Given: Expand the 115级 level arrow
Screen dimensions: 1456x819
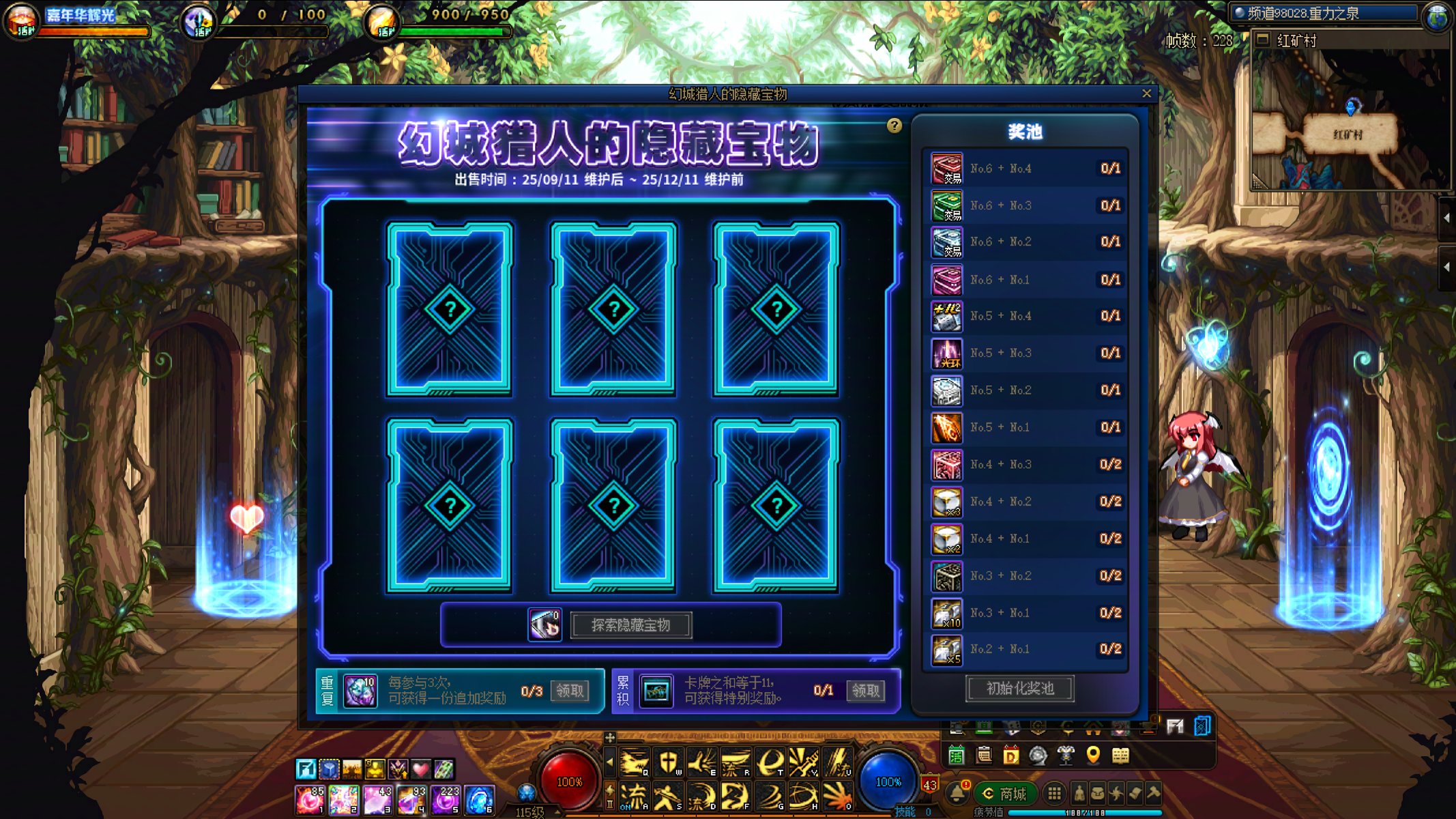Looking at the screenshot, I should pos(556,812).
